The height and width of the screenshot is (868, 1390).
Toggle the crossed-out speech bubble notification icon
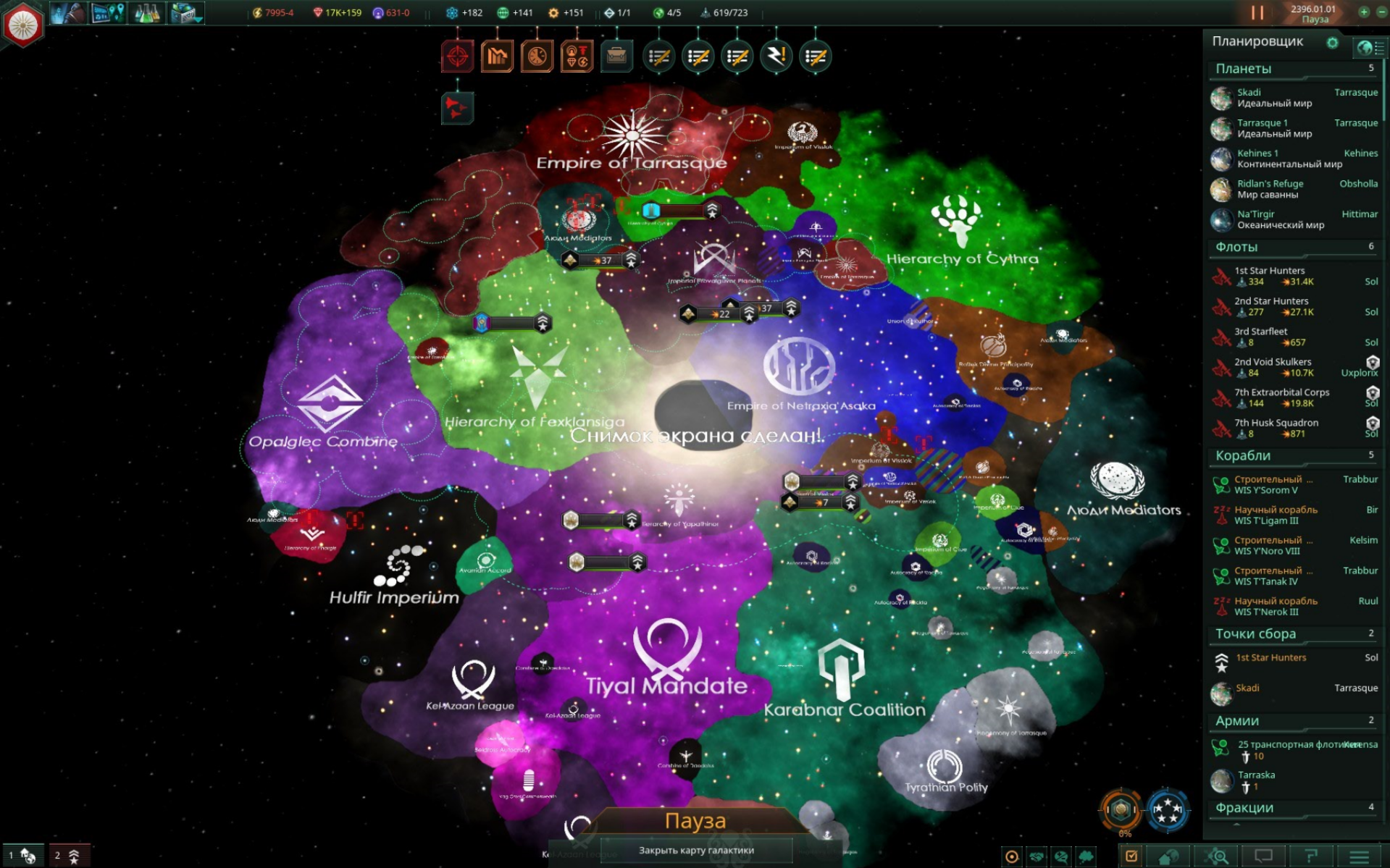1062,858
